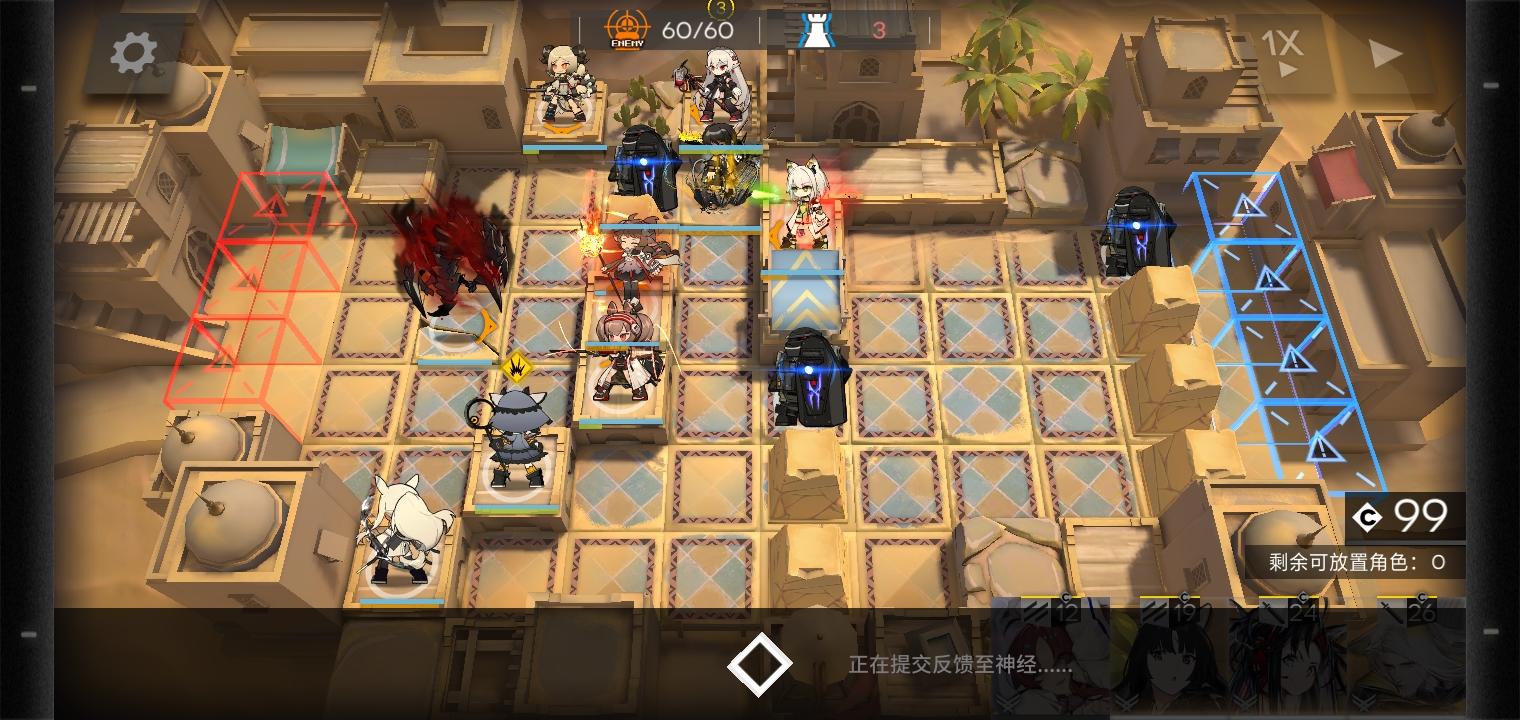Click the cost emblem beside the 99 counter
This screenshot has height=720, width=1520.
click(x=1369, y=518)
